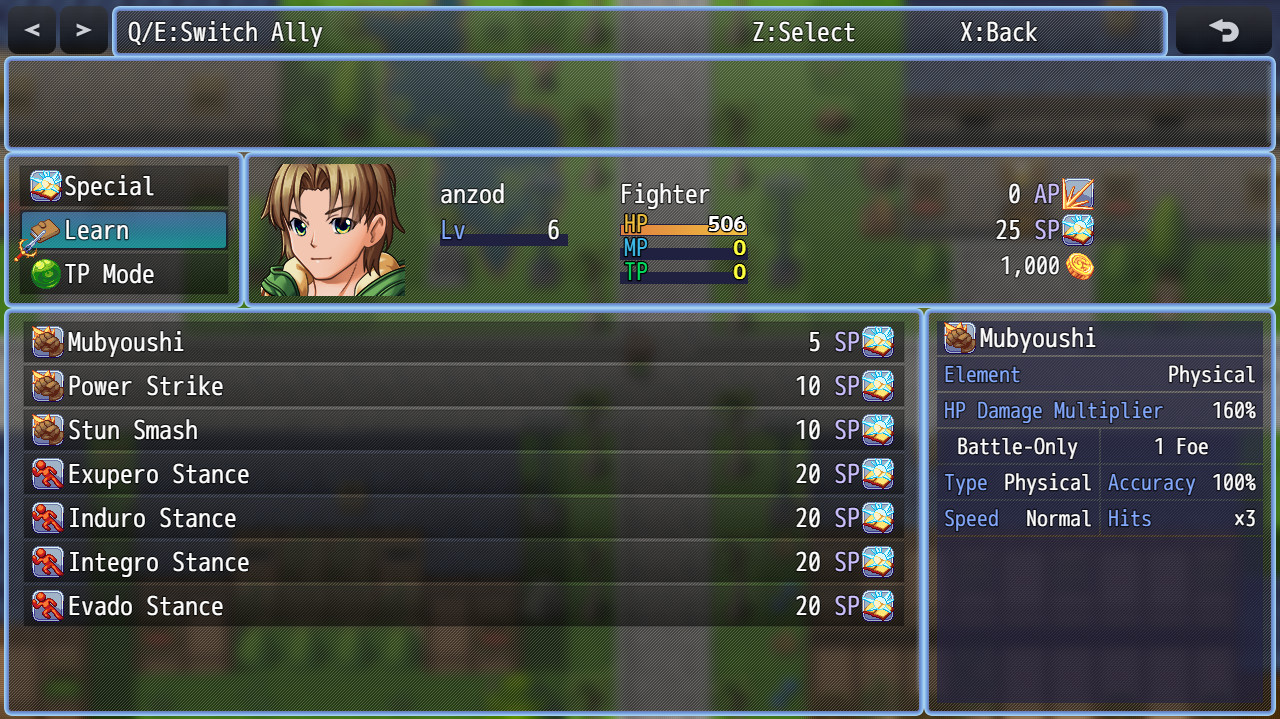The width and height of the screenshot is (1280, 719).
Task: Learn the Mubyoushi skill
Action: click(x=463, y=343)
